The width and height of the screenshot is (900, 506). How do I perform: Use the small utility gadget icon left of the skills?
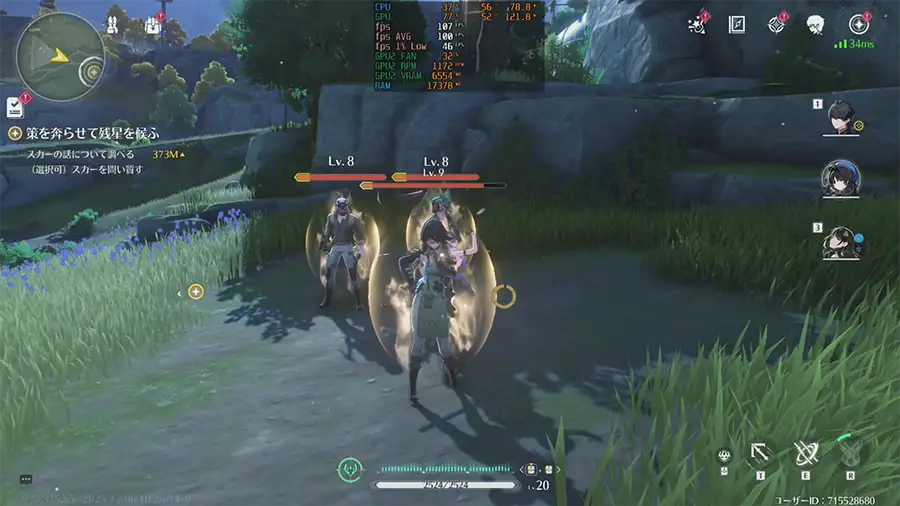pos(724,456)
